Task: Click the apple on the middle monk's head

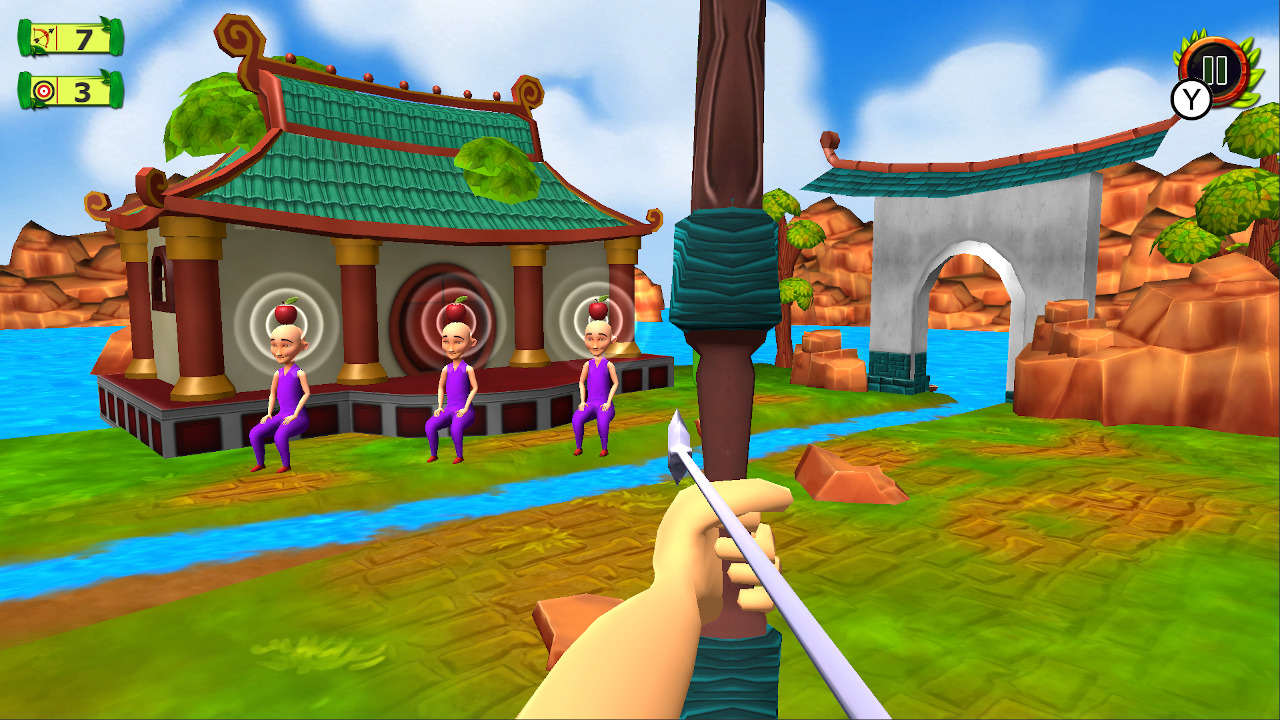Action: coord(456,310)
